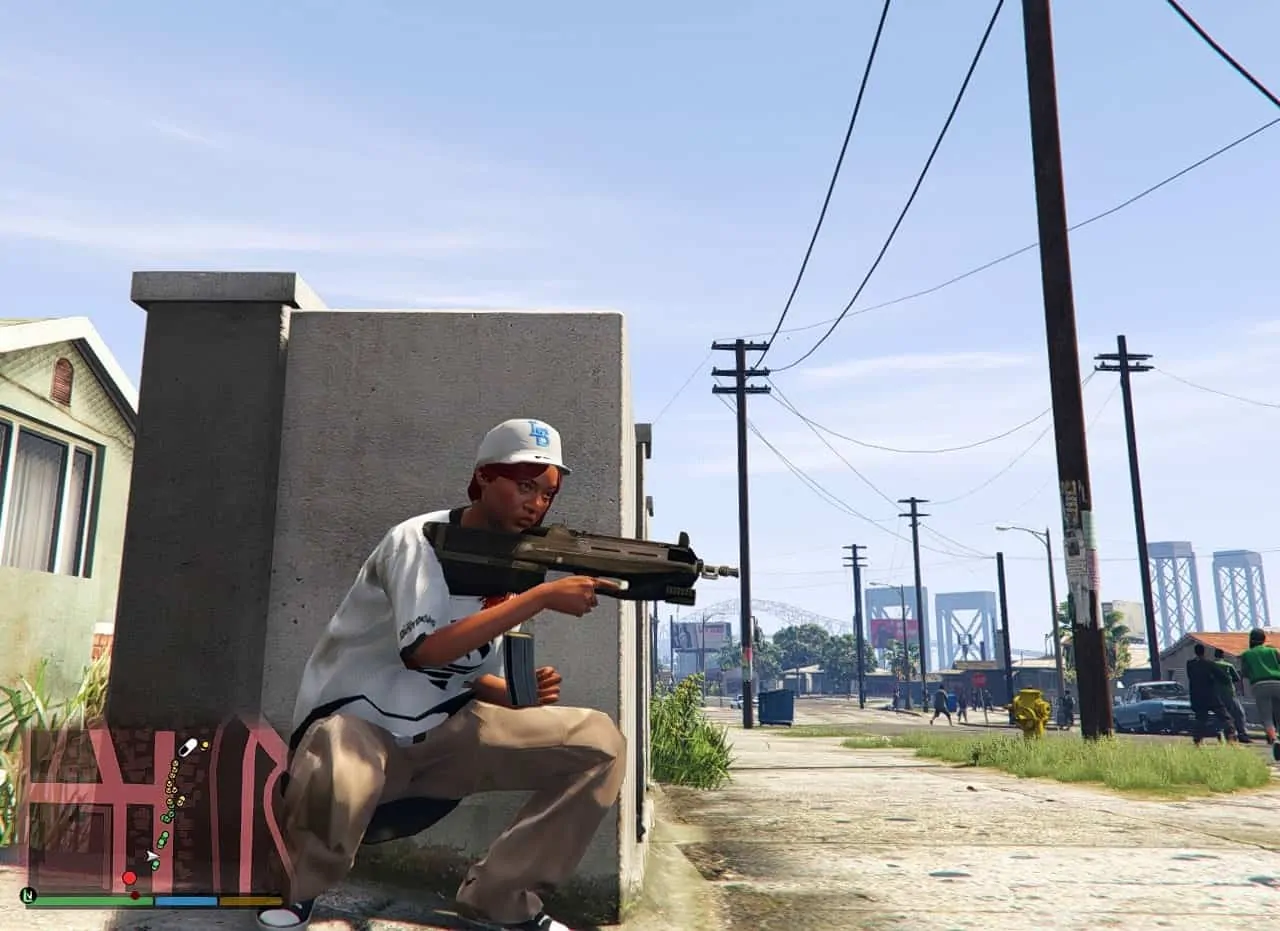Viewport: 1280px width, 931px height.
Task: Click a yellow cash pickup blip on the radar
Action: pos(173,765)
